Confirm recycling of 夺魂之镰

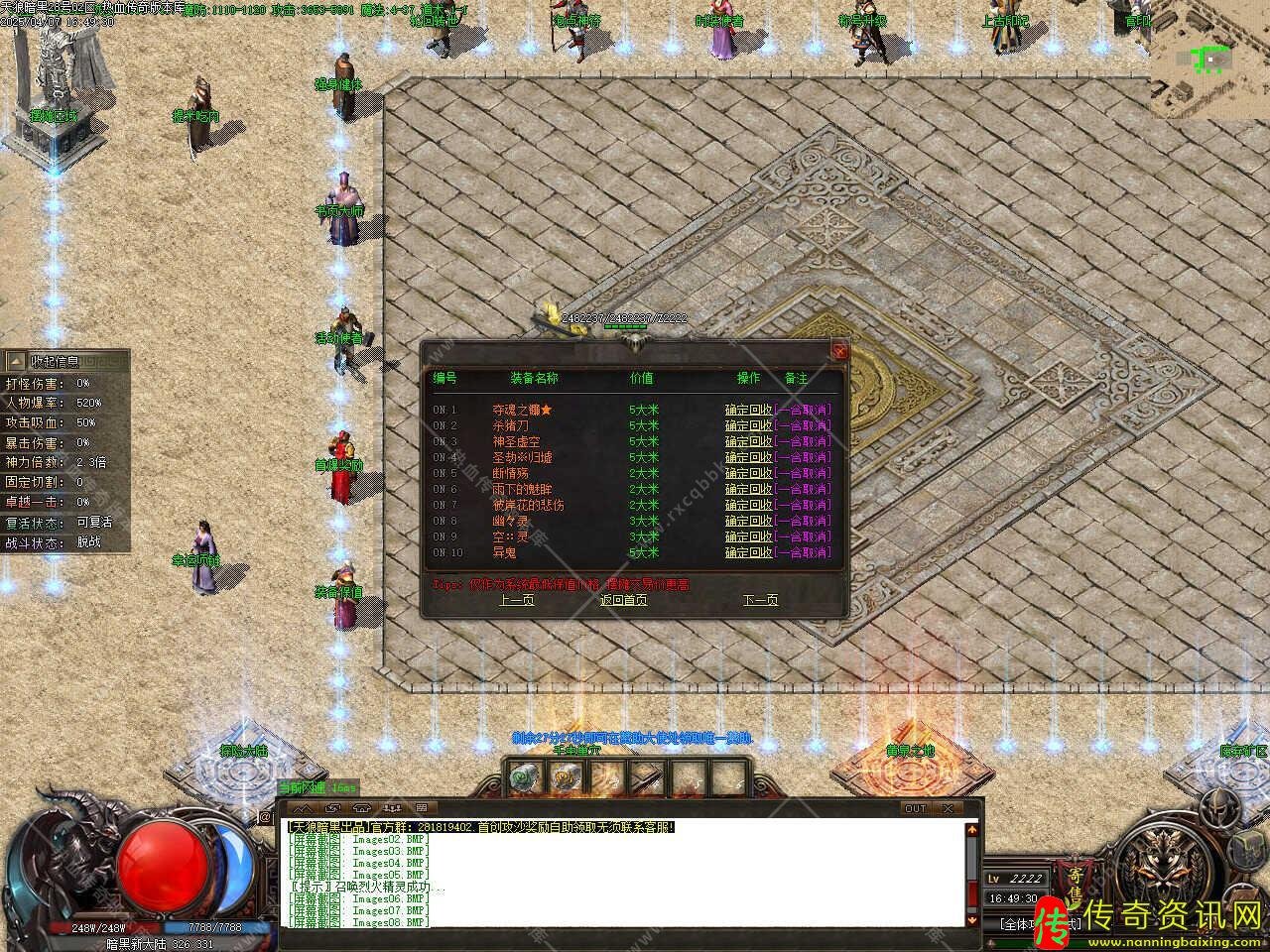(x=748, y=410)
